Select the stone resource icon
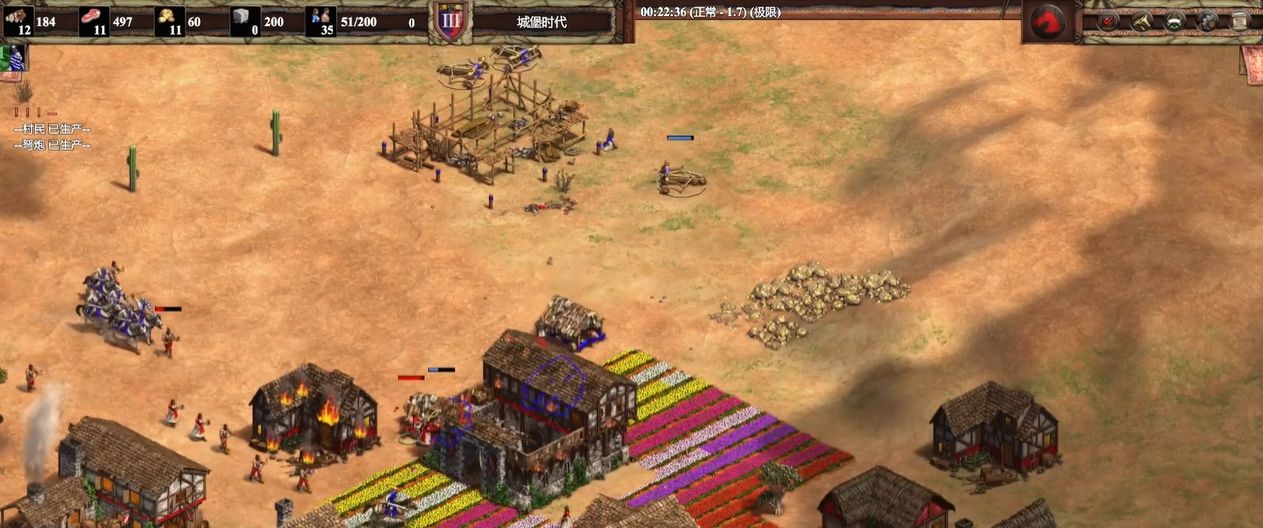1263x528 pixels. click(x=245, y=20)
